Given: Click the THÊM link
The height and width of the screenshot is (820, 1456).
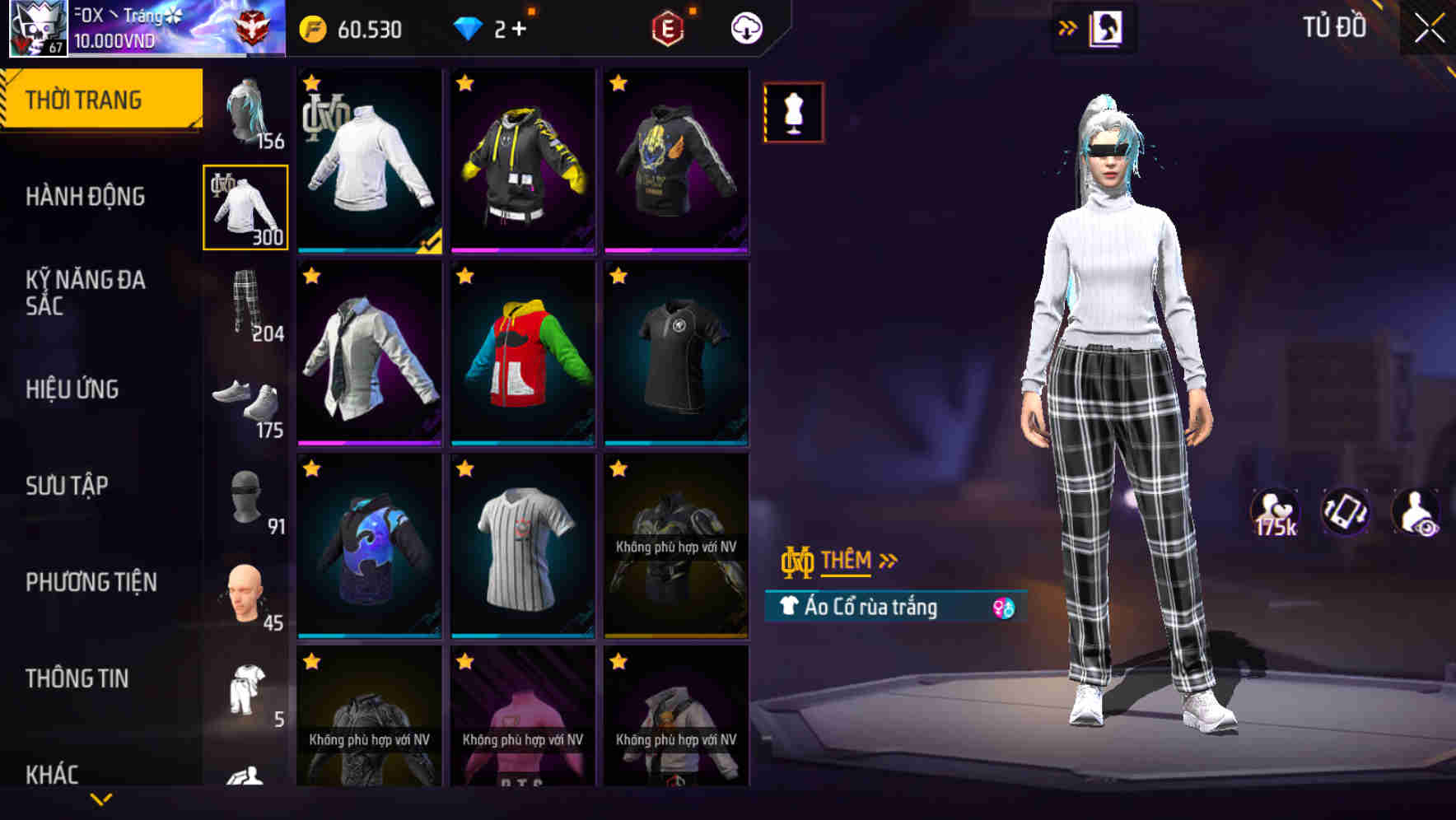Looking at the screenshot, I should tap(847, 560).
